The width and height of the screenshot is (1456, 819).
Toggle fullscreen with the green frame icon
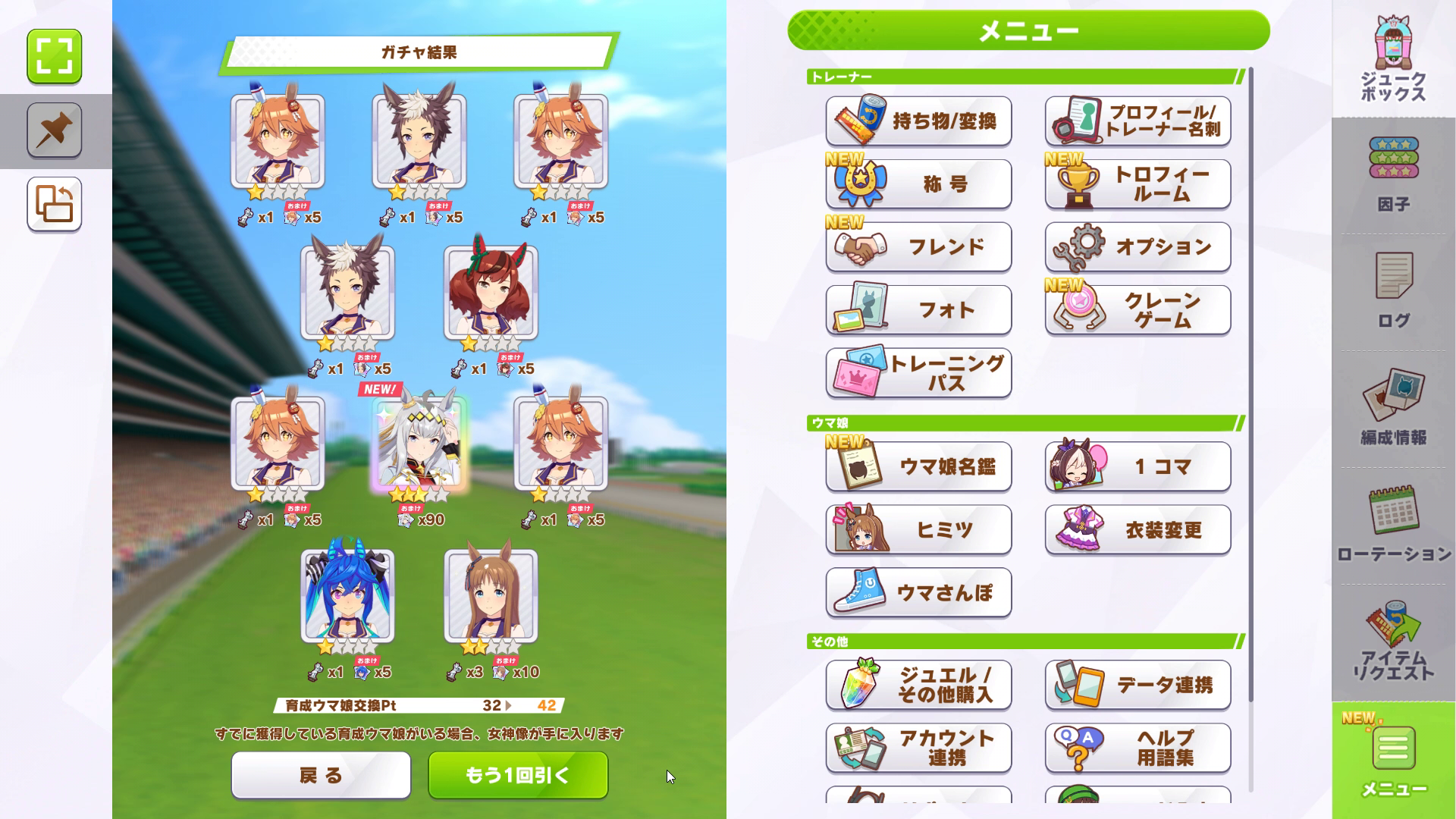pos(55,56)
